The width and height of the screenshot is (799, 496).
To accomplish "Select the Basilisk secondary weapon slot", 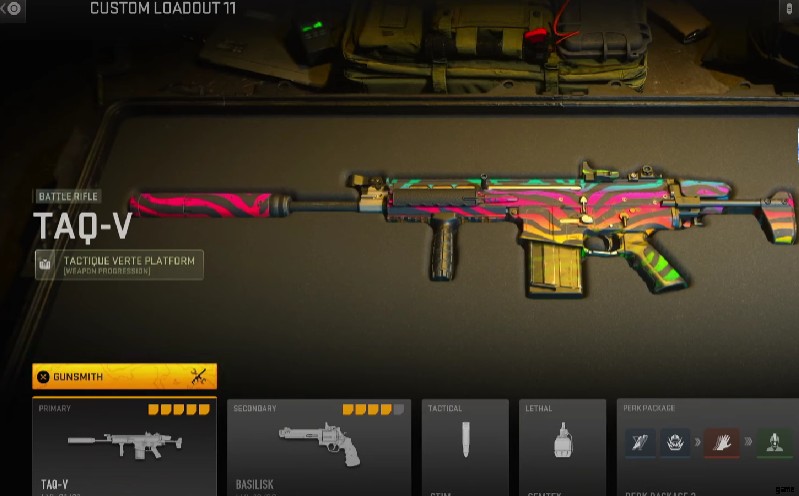I will tap(318, 447).
